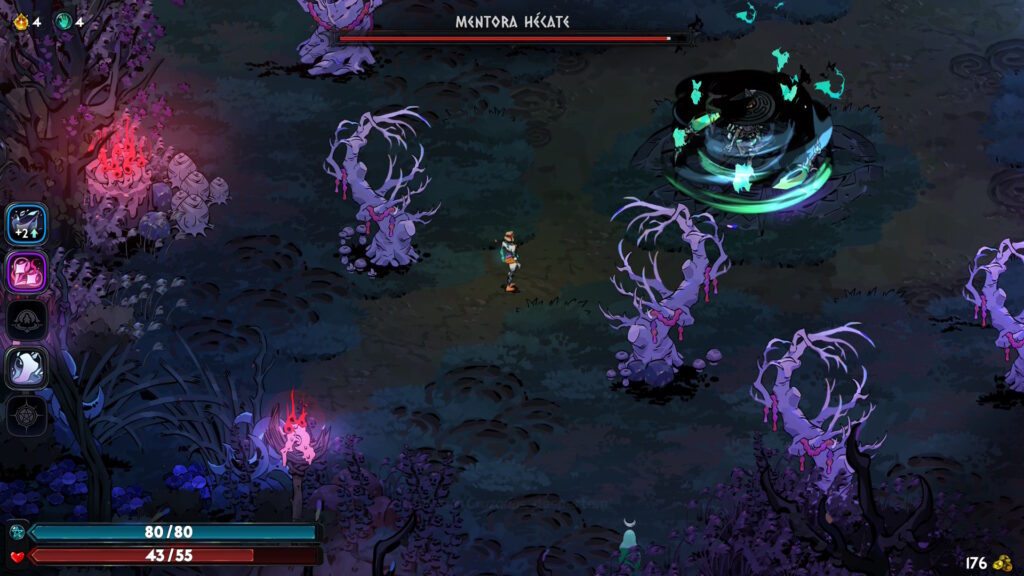Click the orange gem resource icon

coord(19,21)
